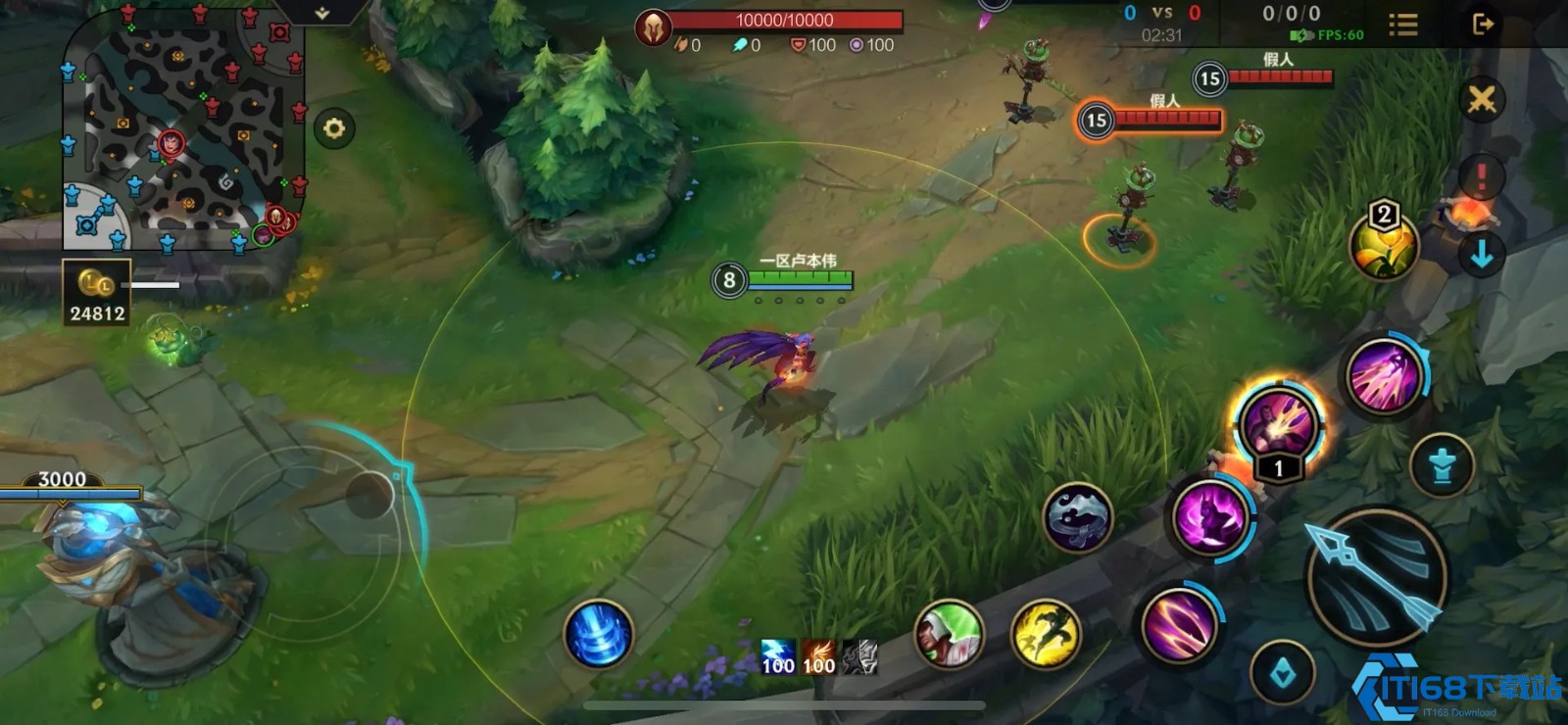Select the blue turret target button
The image size is (1568, 725).
point(1442,465)
